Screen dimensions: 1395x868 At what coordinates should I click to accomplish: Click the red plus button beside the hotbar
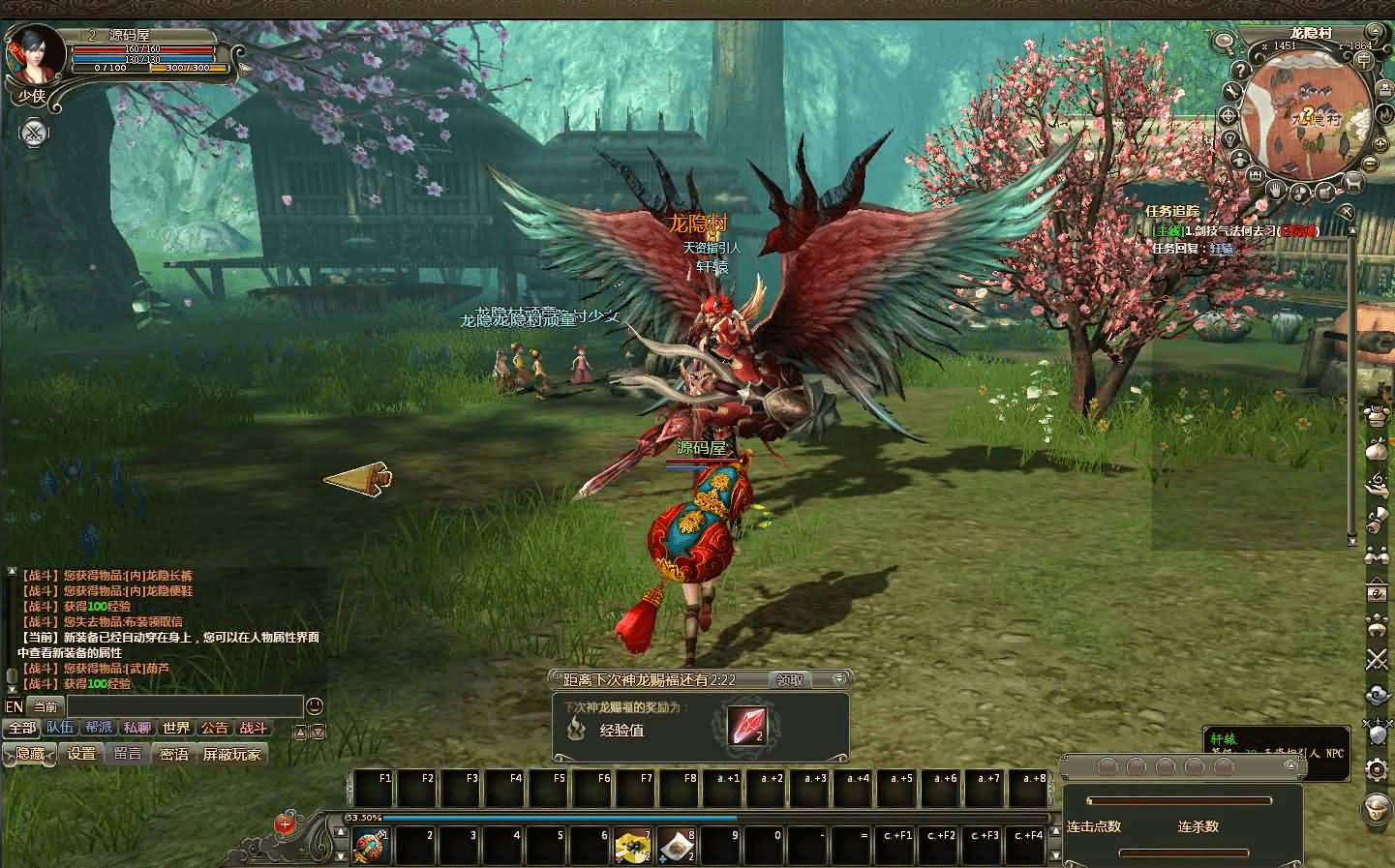284,824
